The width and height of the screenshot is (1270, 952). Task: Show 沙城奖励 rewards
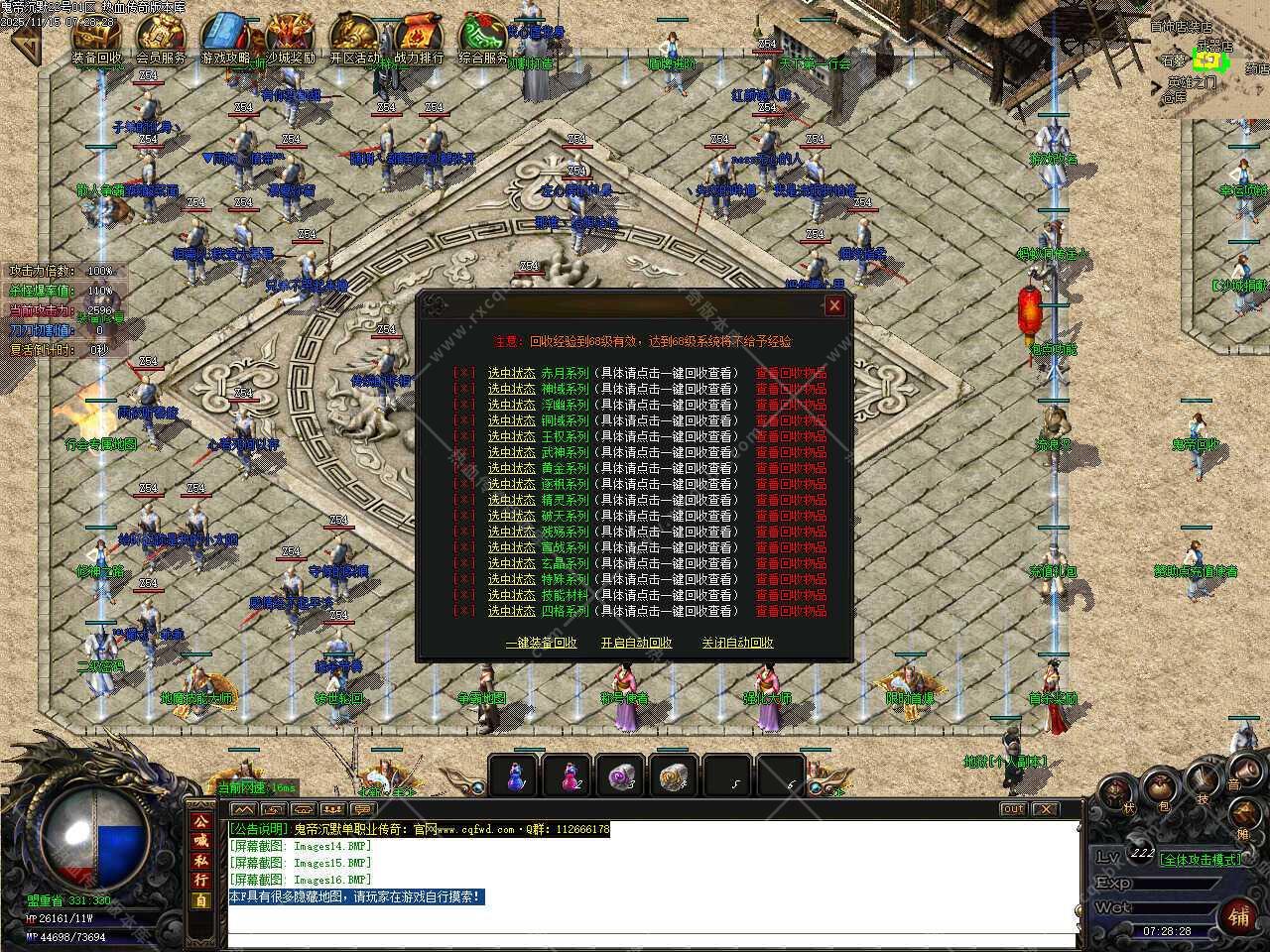[290, 40]
